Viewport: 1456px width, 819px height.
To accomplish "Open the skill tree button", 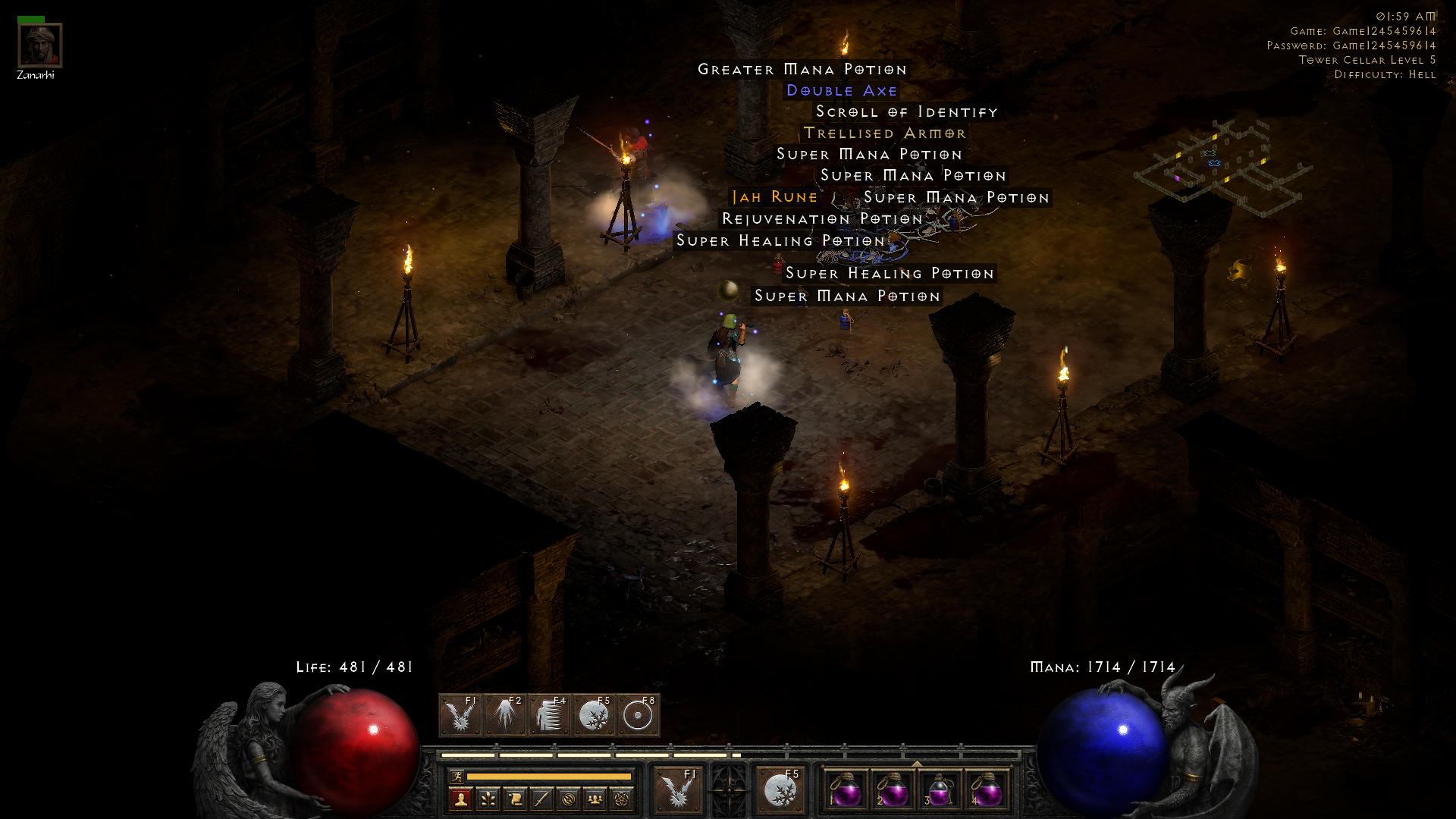I will [x=488, y=799].
